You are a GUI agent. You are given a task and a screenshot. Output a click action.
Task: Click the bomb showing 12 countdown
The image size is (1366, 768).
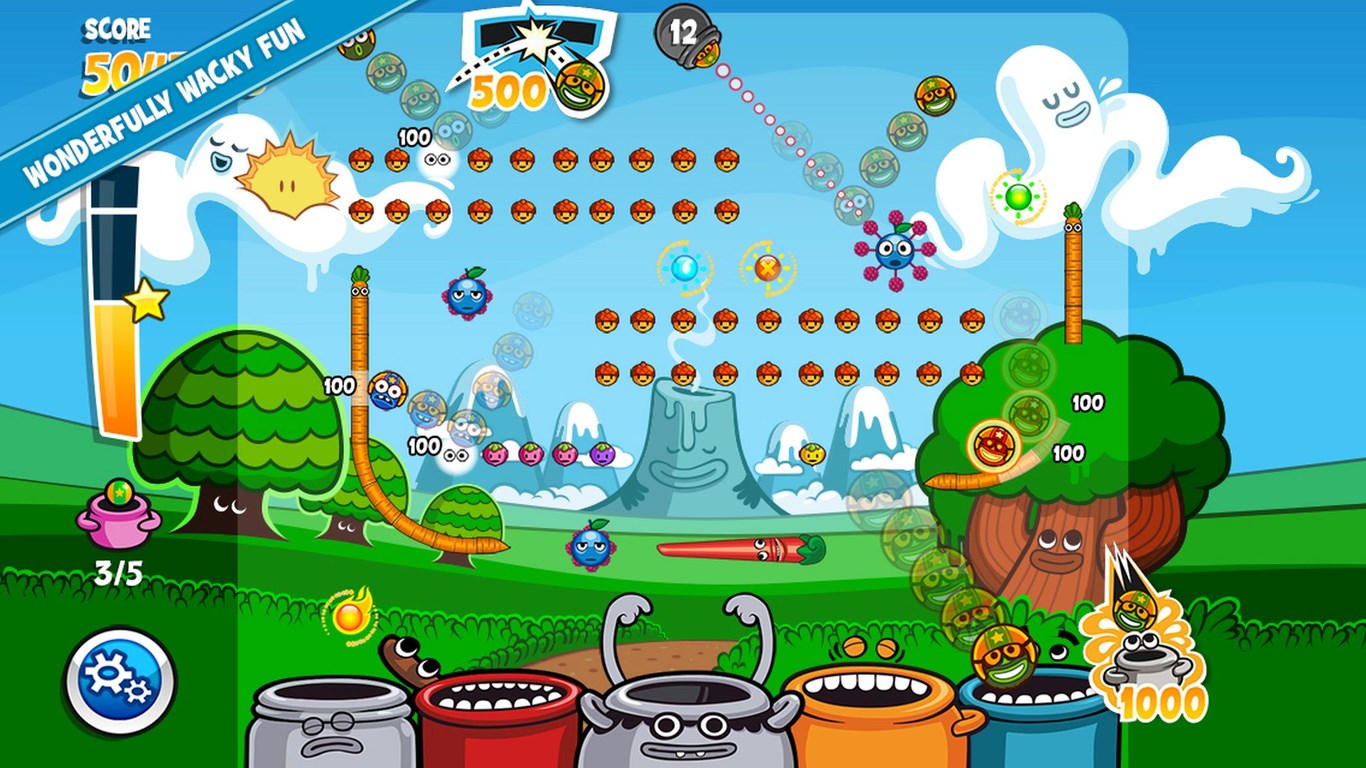click(681, 33)
